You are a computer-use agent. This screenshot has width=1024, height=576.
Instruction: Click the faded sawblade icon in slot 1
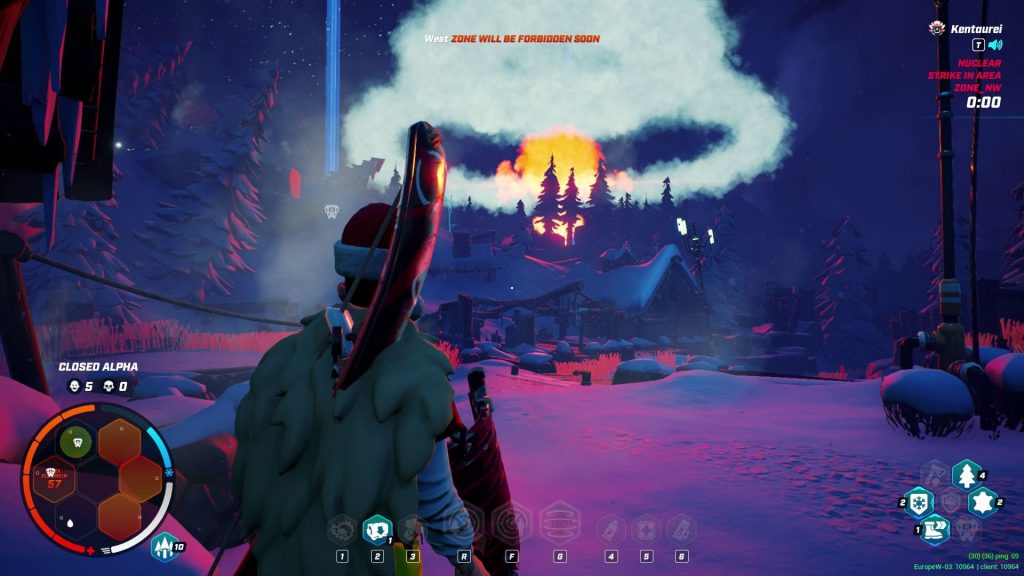pyautogui.click(x=342, y=527)
